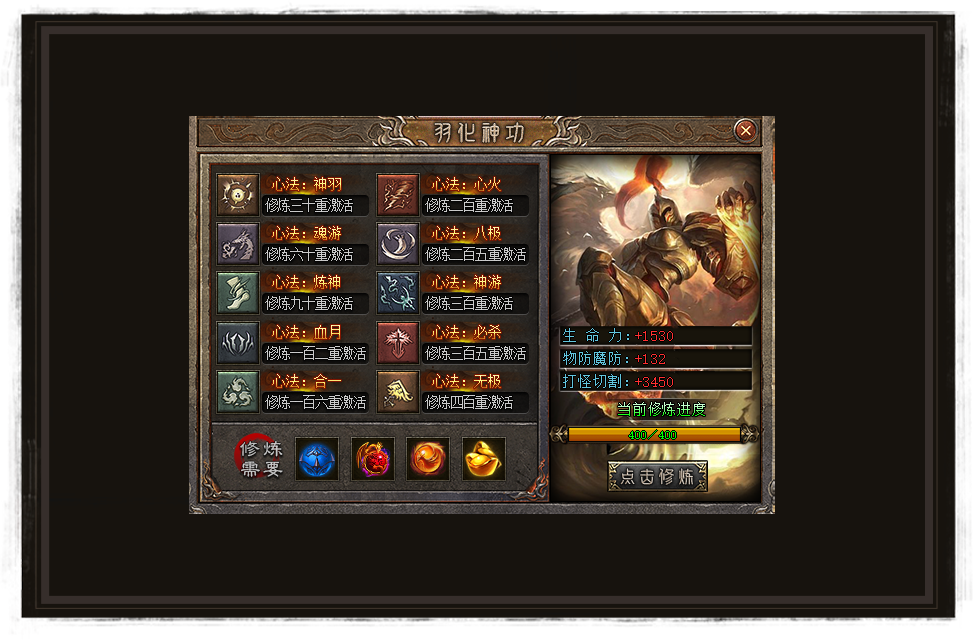The image size is (973, 640).
Task: Select the 必杀 red sword icon
Action: [x=398, y=343]
